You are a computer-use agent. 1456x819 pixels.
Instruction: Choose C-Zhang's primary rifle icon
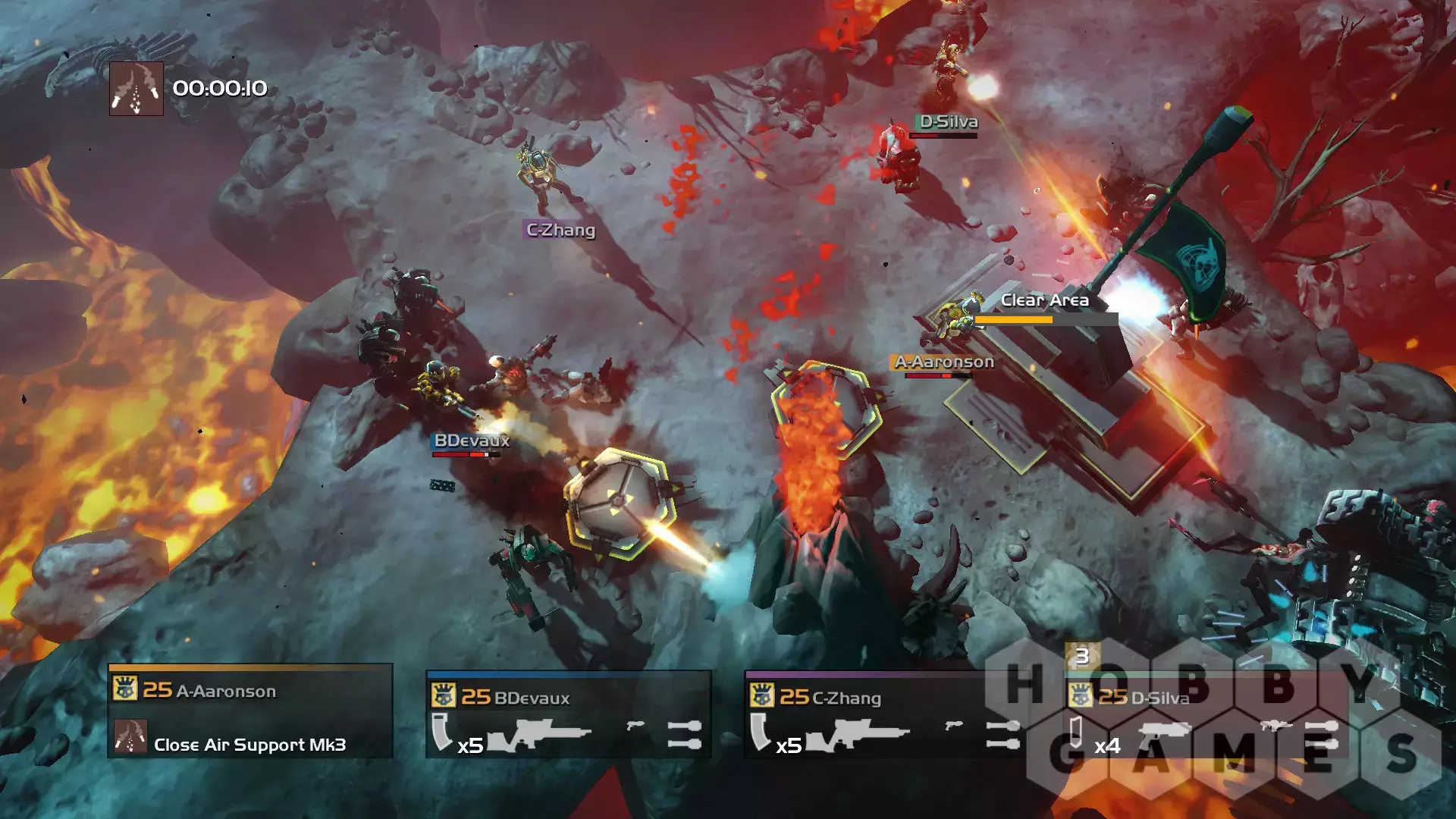(x=858, y=734)
